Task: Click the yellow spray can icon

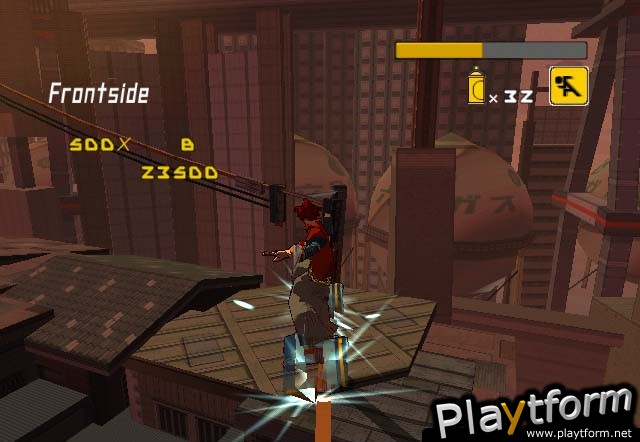Action: coord(476,89)
